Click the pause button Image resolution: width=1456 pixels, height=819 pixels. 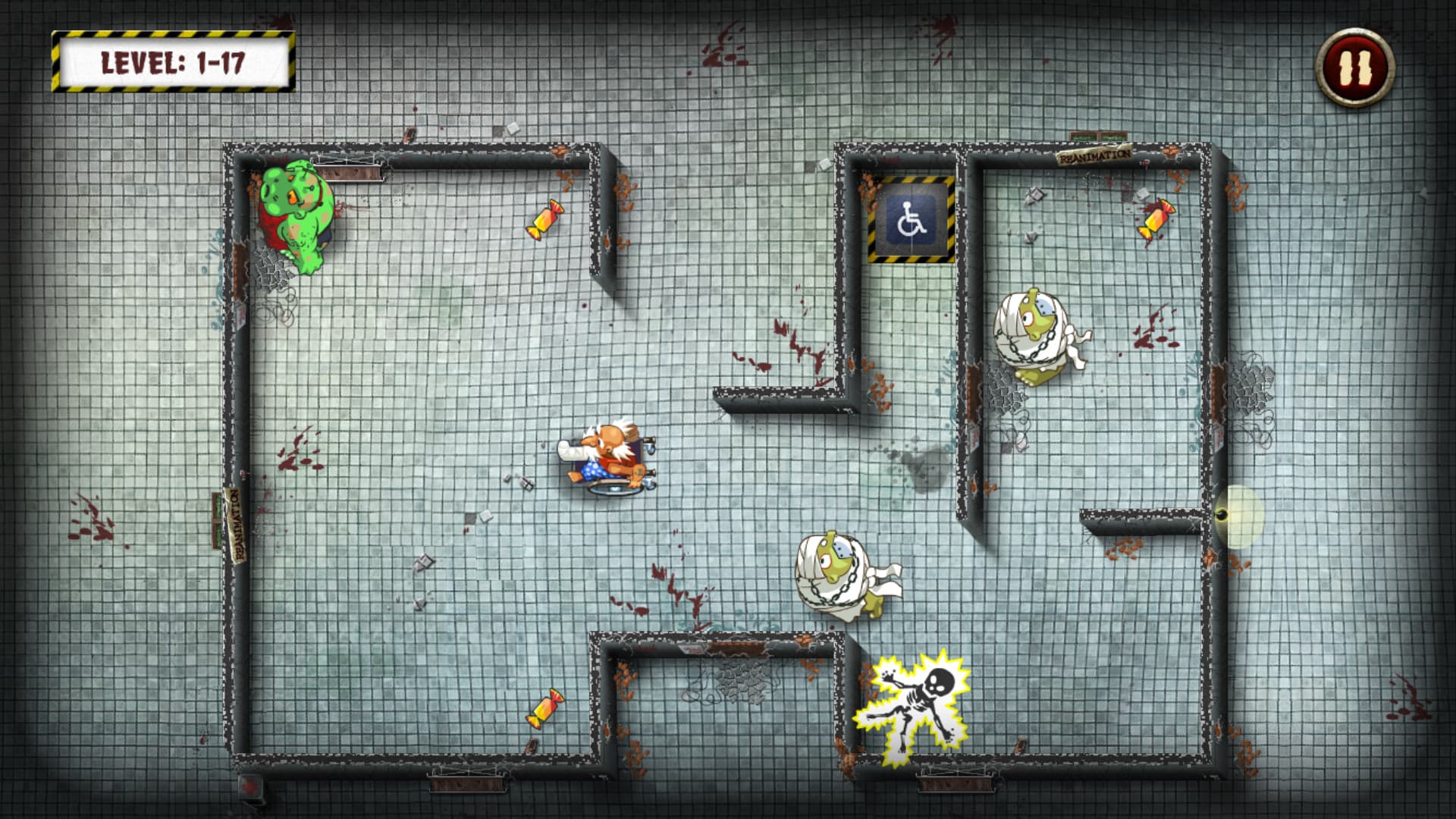point(1357,67)
